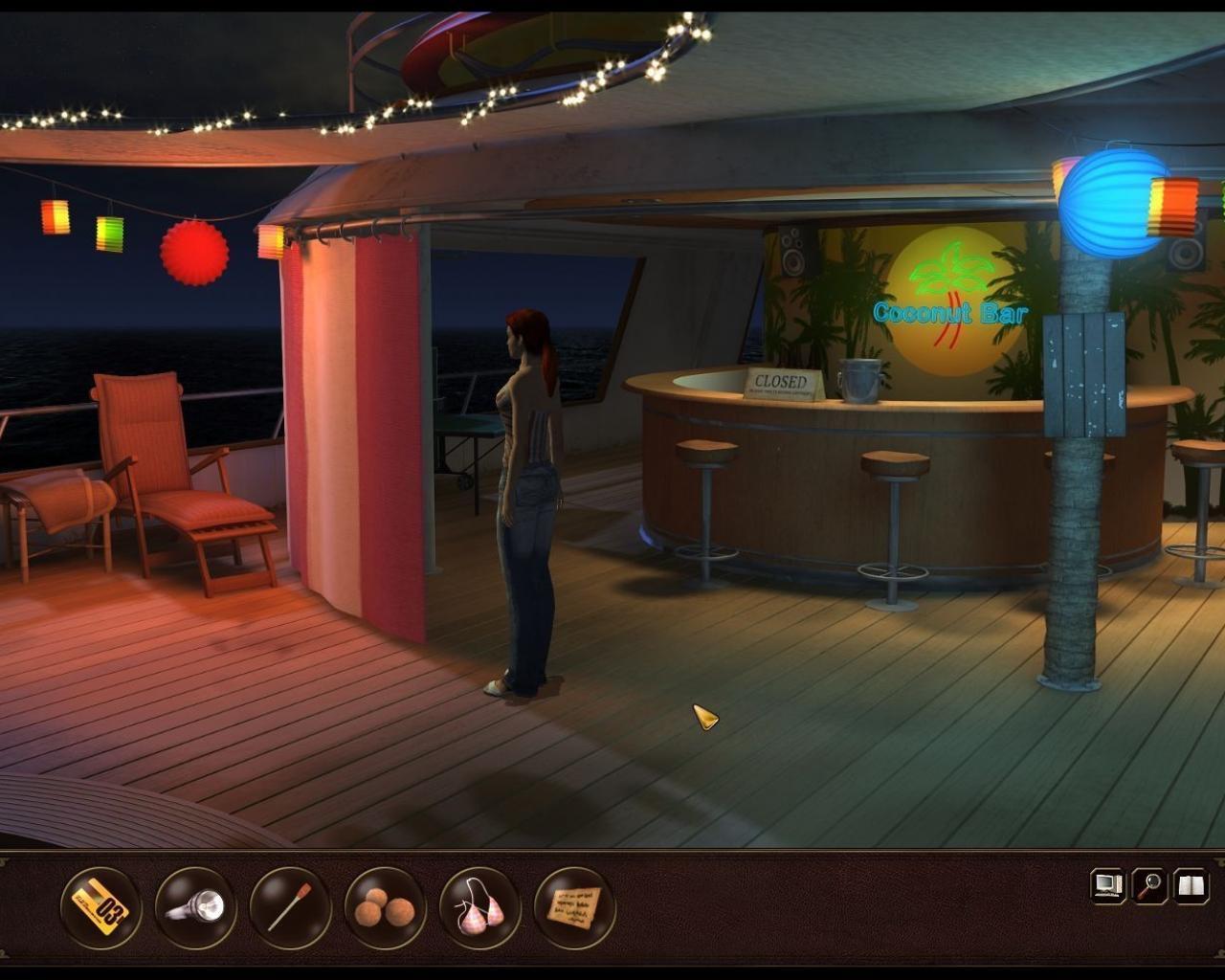Examine the ice bucket on the counter
The width and height of the screenshot is (1225, 980).
(859, 380)
